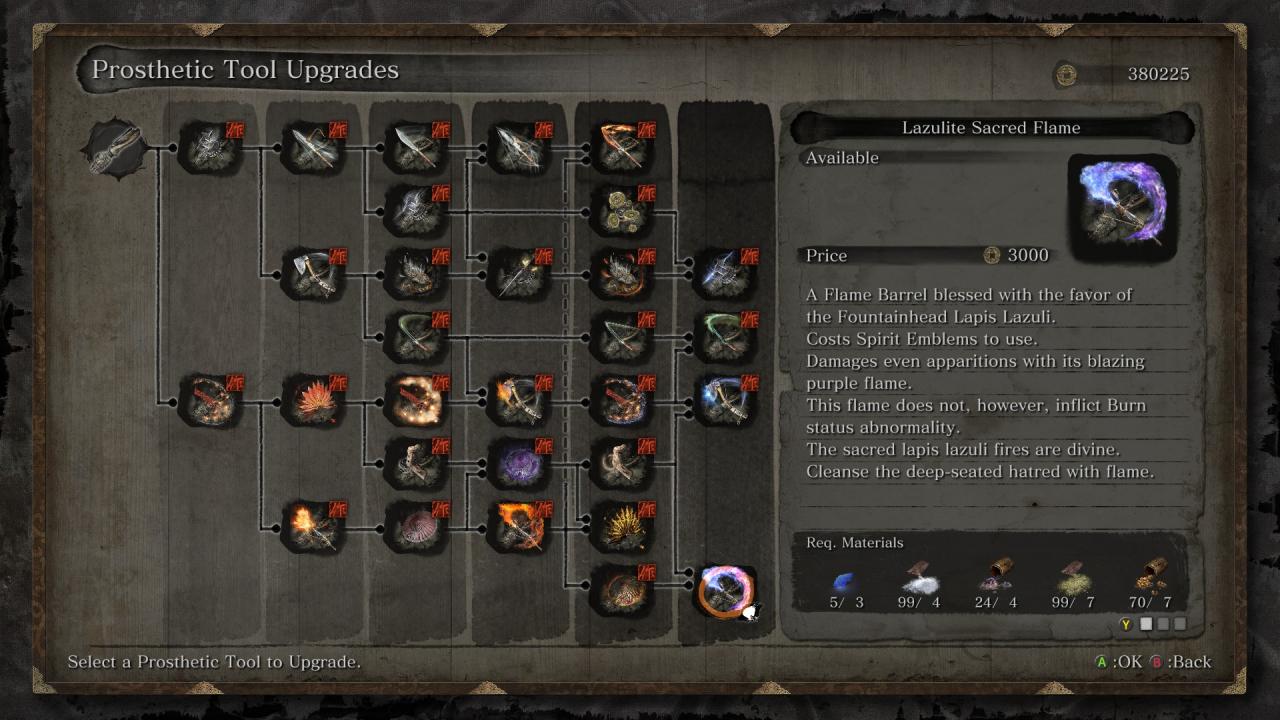The height and width of the screenshot is (720, 1280).
Task: Select the pink closed umbrella node
Action: tap(415, 527)
